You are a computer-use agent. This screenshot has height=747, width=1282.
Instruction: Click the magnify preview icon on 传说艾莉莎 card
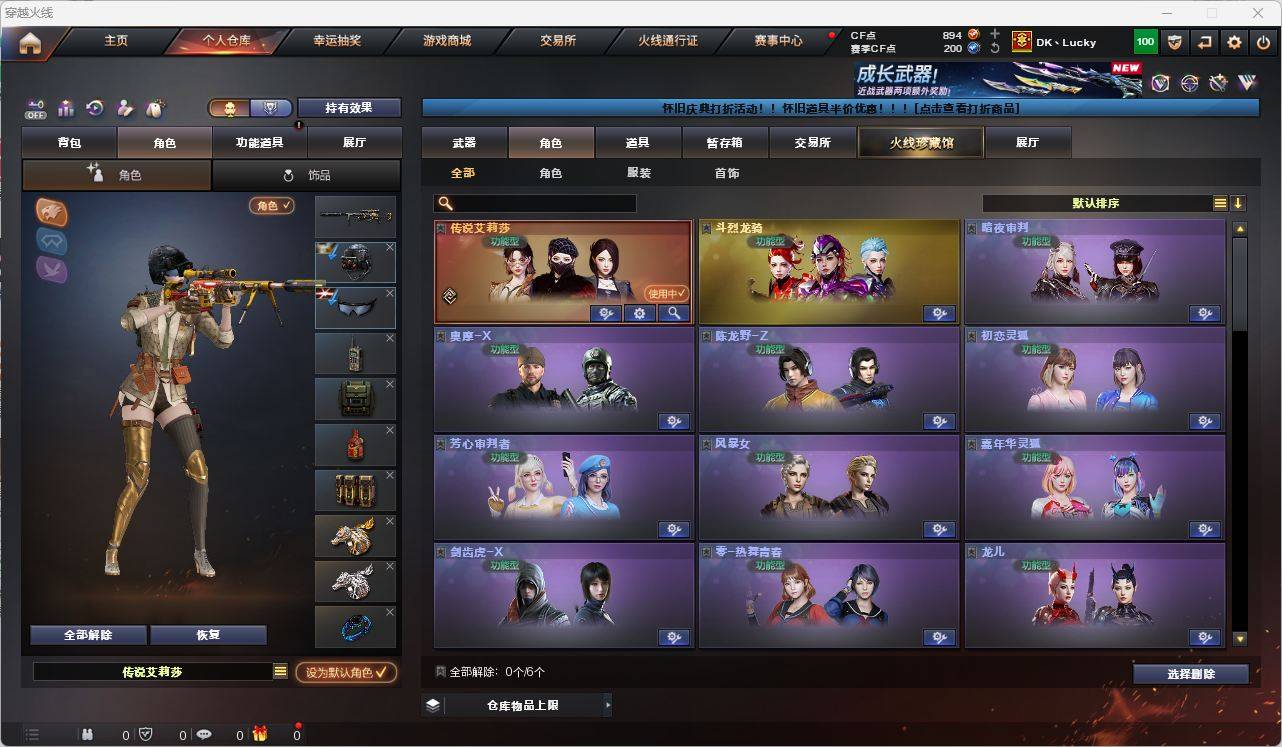pos(675,313)
